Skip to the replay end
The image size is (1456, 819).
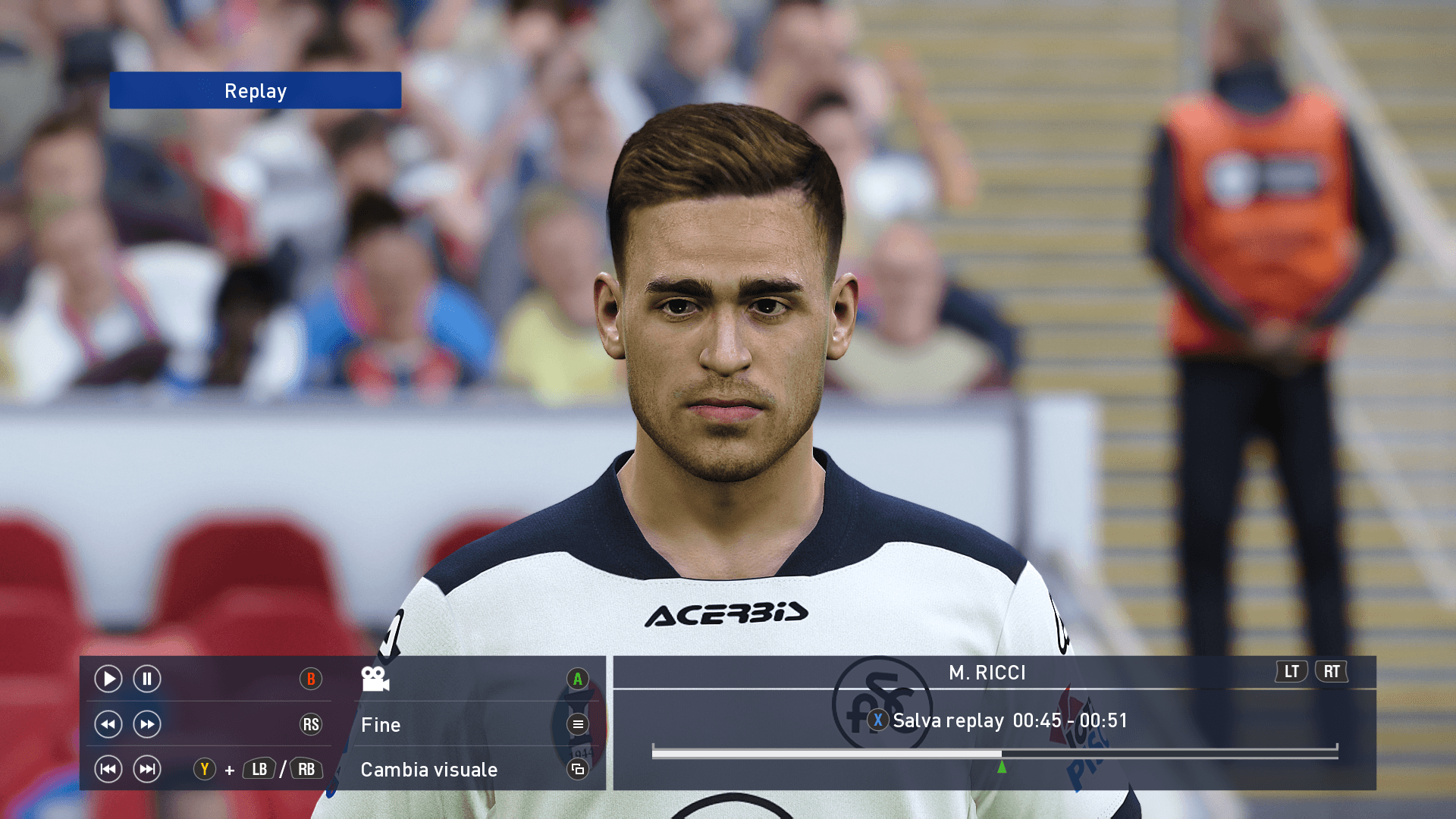[x=147, y=769]
